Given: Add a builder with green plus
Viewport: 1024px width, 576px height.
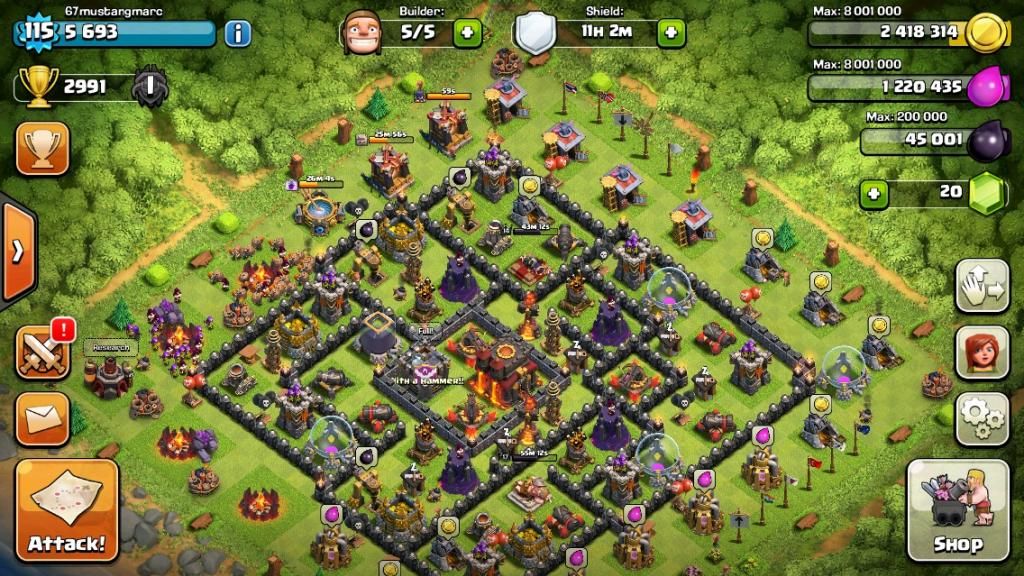Looking at the screenshot, I should [x=467, y=32].
